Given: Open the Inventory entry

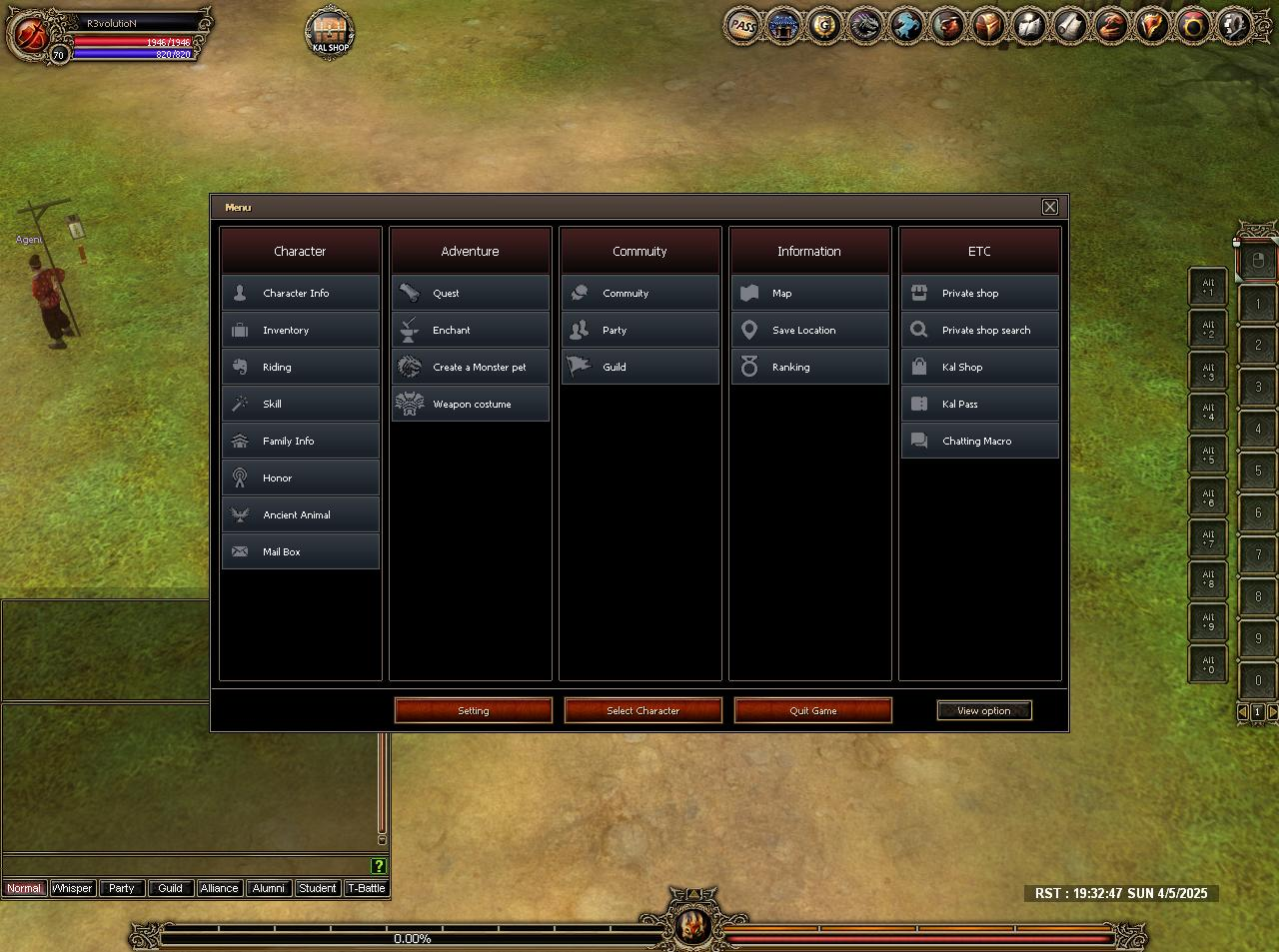Looking at the screenshot, I should click(300, 330).
